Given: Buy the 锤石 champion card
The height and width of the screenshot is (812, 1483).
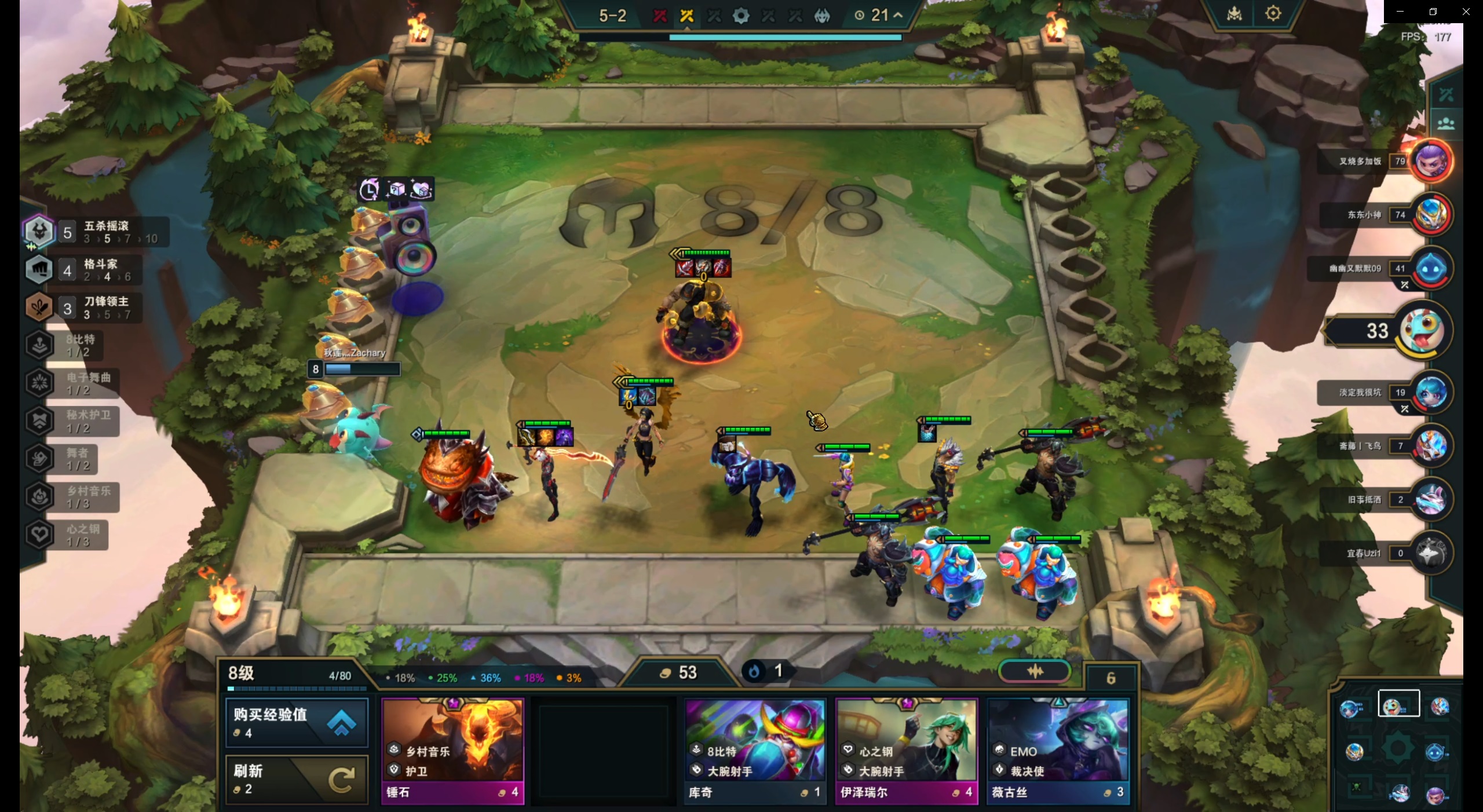Looking at the screenshot, I should 452,751.
